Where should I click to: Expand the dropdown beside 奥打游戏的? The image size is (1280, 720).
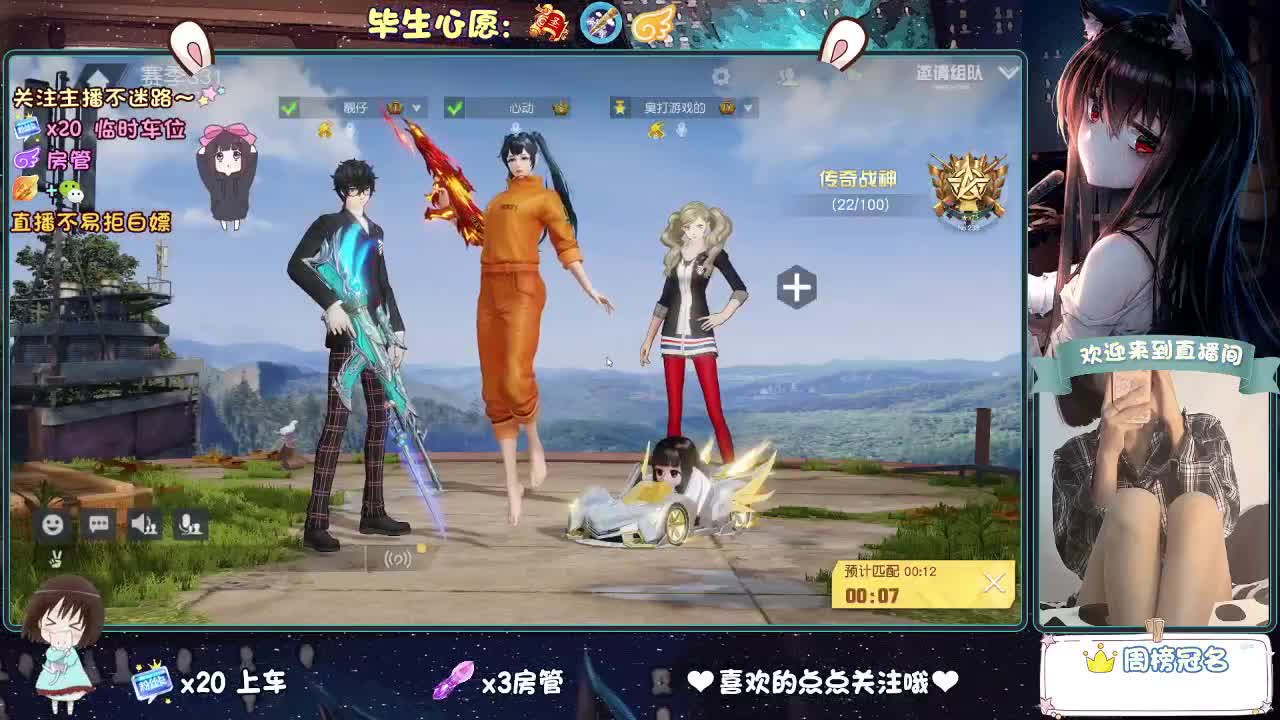click(747, 105)
